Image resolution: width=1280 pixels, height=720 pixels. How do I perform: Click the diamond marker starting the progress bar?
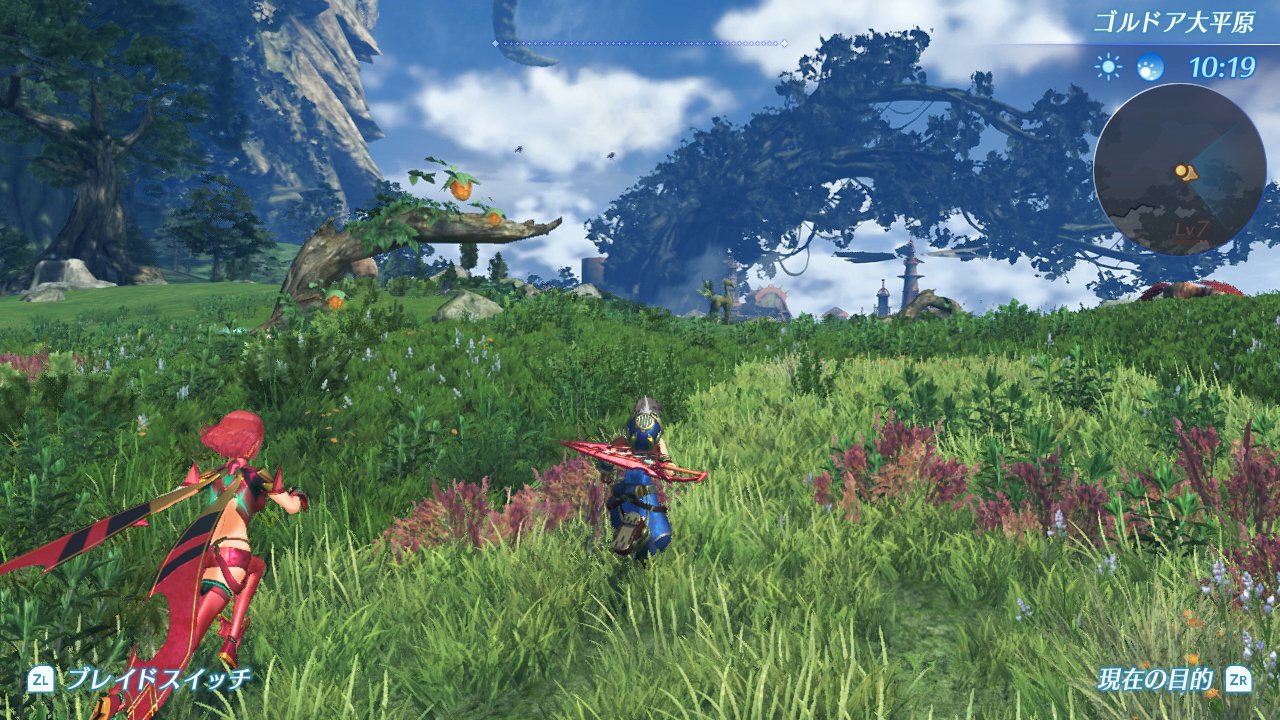point(495,43)
